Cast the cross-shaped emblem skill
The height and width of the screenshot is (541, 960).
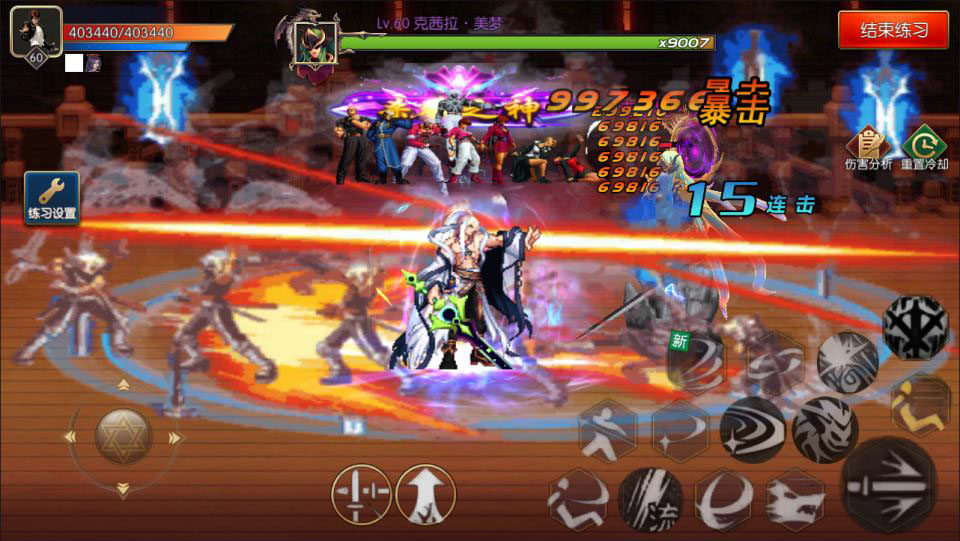tap(916, 327)
